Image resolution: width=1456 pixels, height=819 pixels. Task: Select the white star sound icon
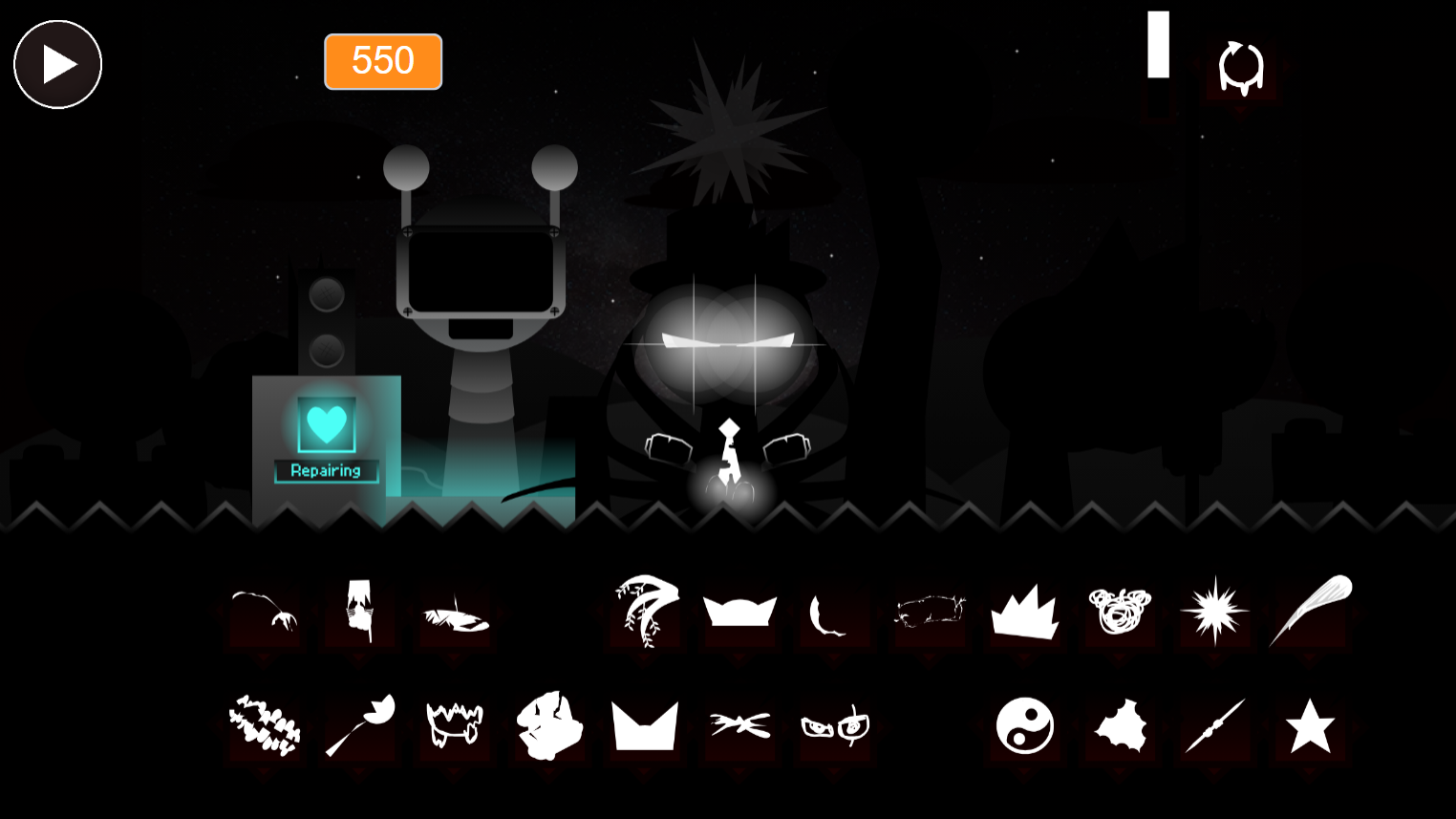click(1309, 724)
